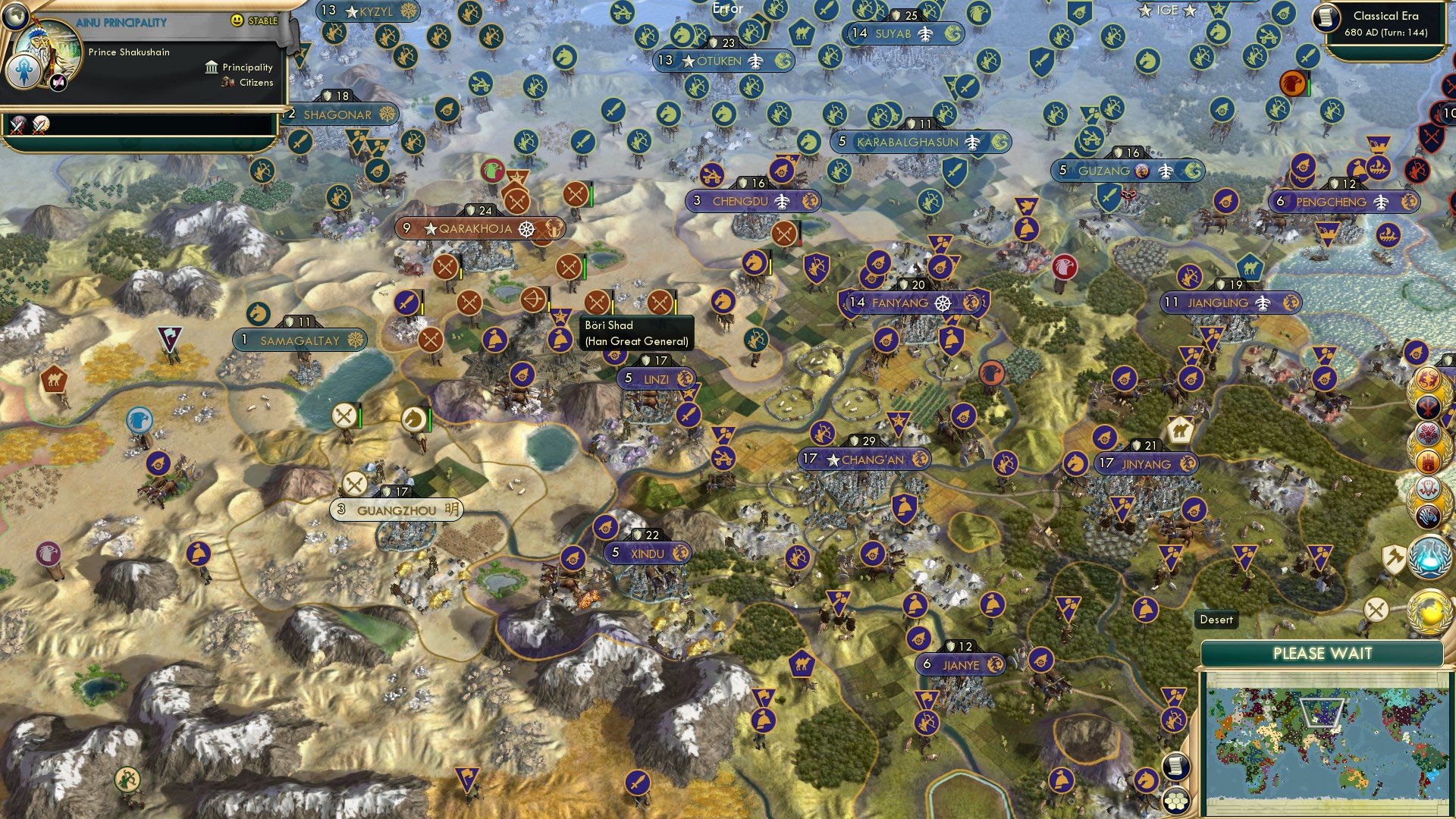Click the STABLE smiley happiness indicator

click(x=237, y=20)
